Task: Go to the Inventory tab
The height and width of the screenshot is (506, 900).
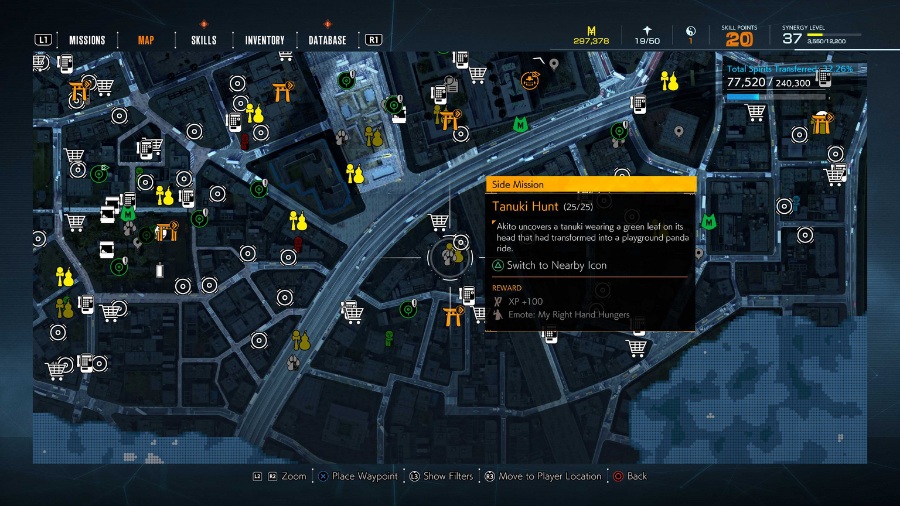Action: tap(264, 40)
